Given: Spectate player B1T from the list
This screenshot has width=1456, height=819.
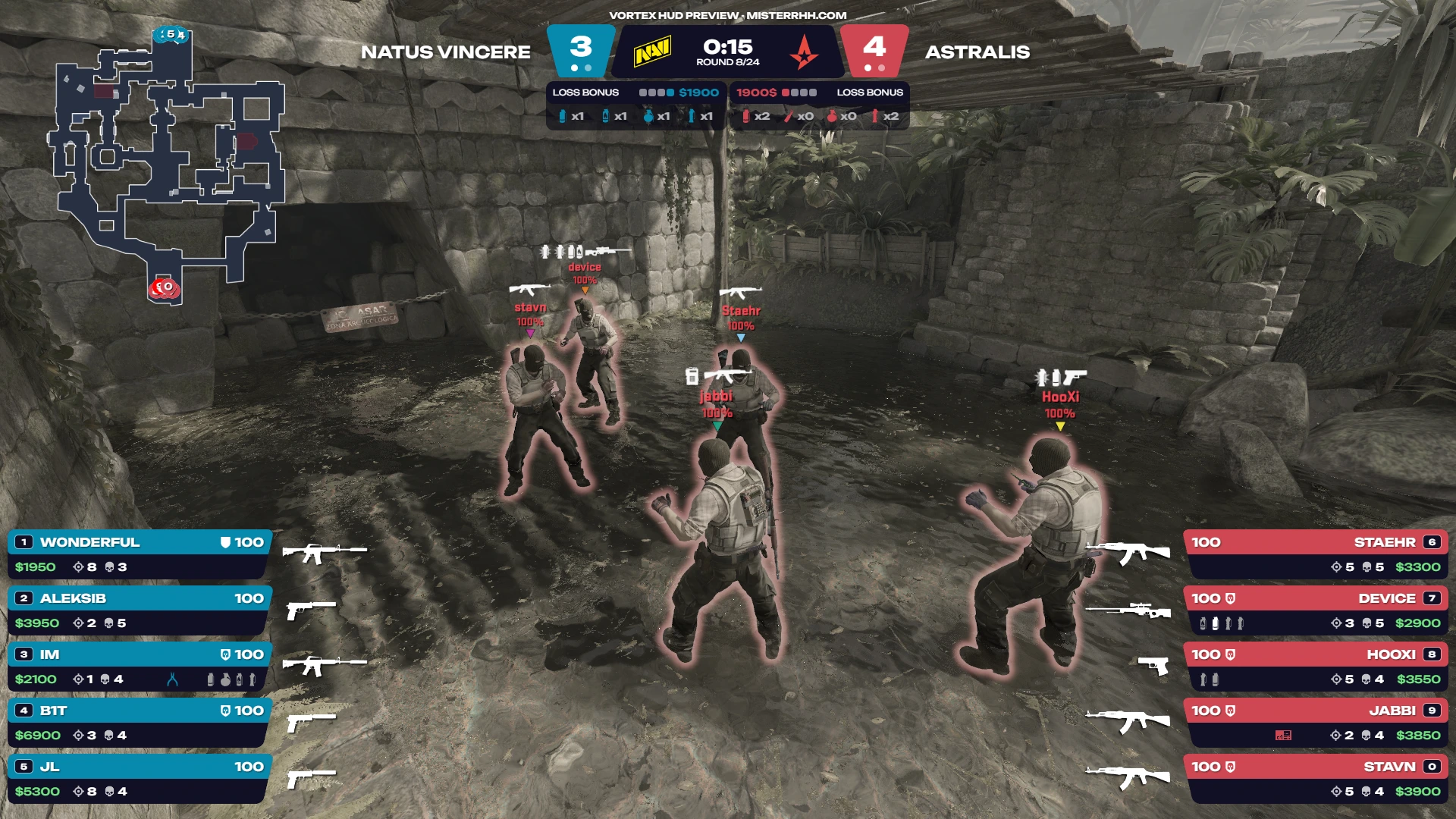Looking at the screenshot, I should pyautogui.click(x=139, y=723).
